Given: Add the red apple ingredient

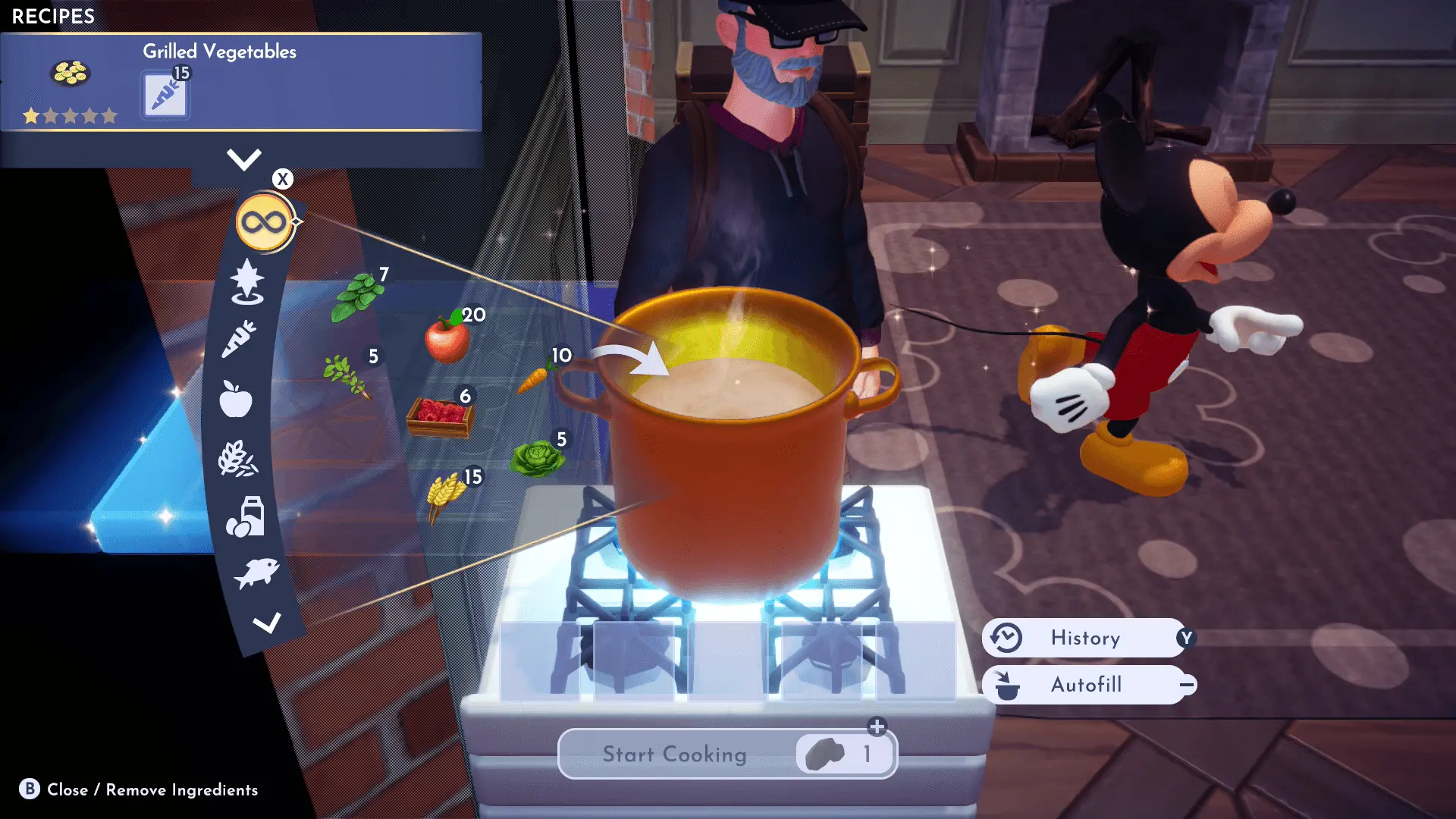Looking at the screenshot, I should pyautogui.click(x=447, y=338).
